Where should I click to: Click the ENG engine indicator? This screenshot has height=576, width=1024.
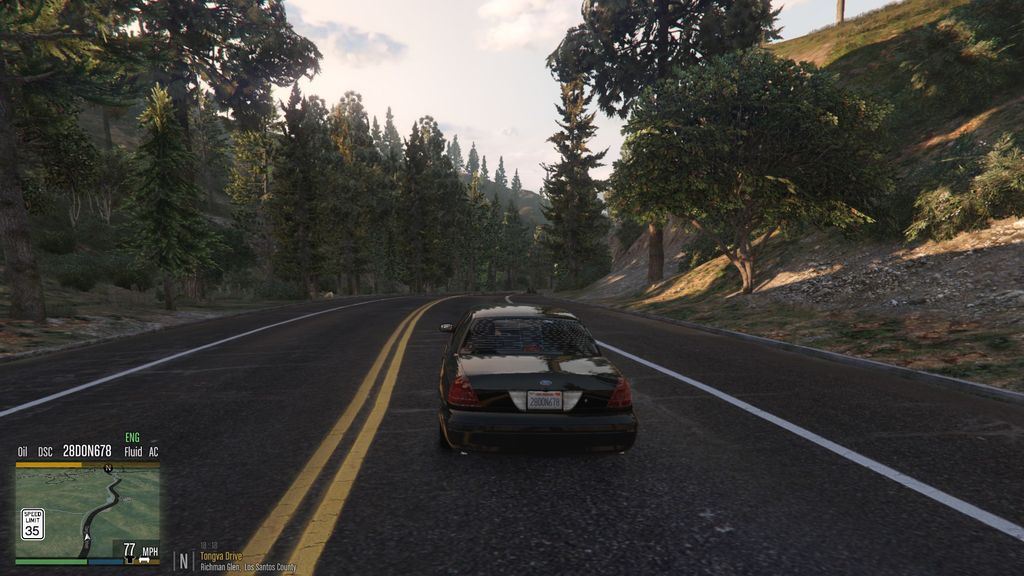pos(132,438)
